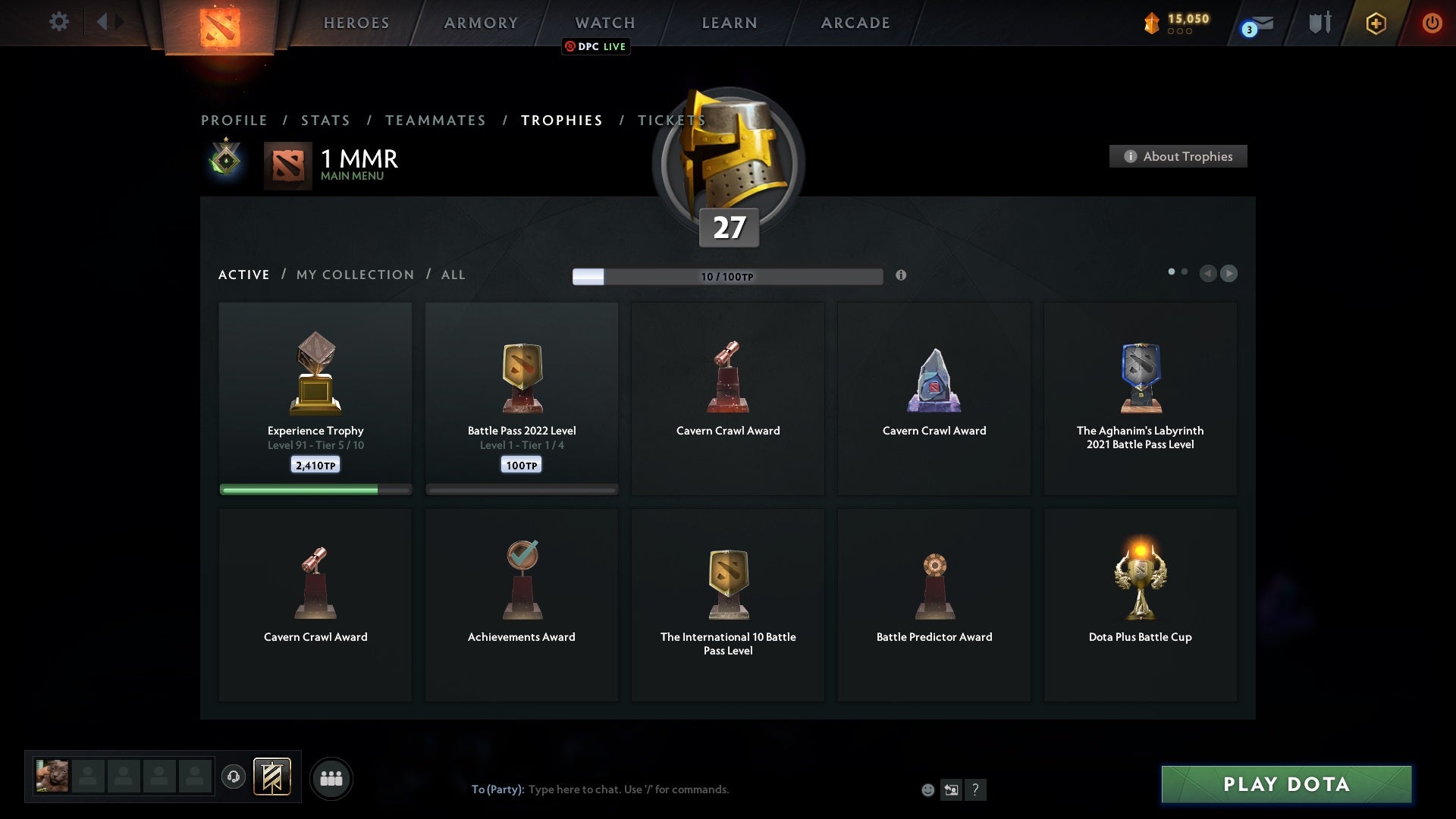The width and height of the screenshot is (1456, 819).
Task: Switch to the Stats tab
Action: (x=325, y=121)
